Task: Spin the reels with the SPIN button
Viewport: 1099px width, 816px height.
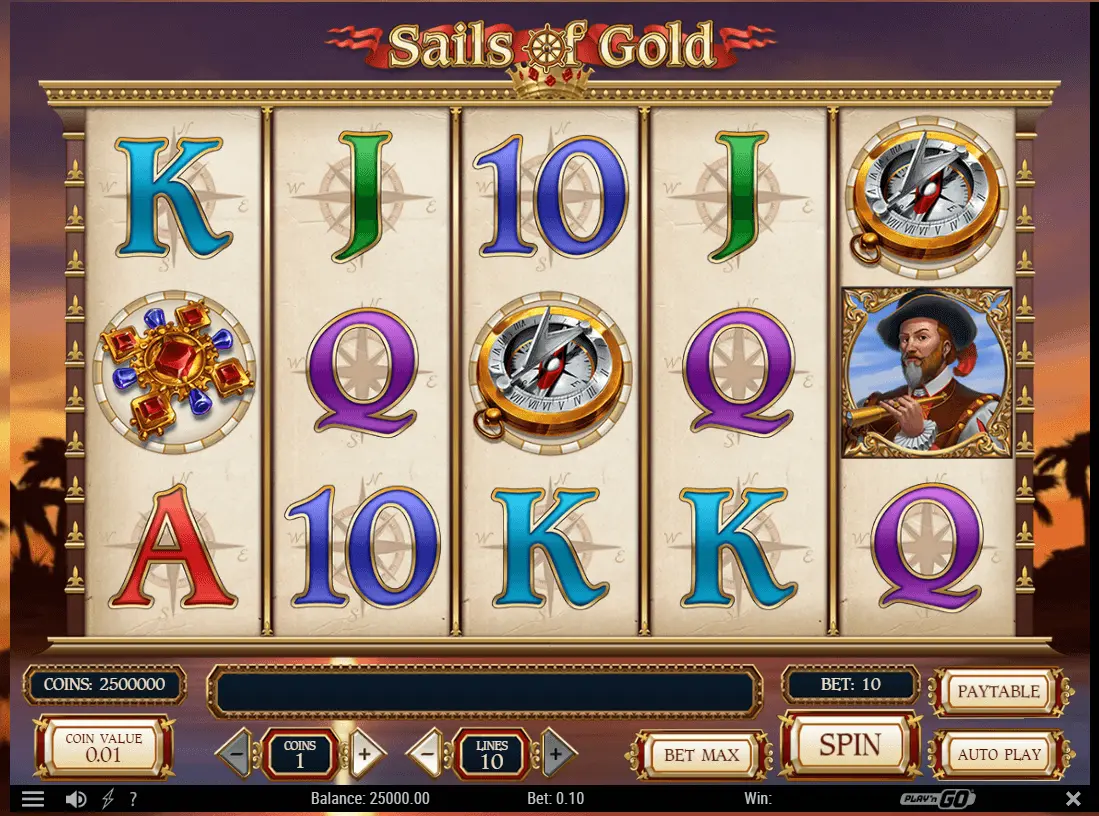Action: pos(849,745)
